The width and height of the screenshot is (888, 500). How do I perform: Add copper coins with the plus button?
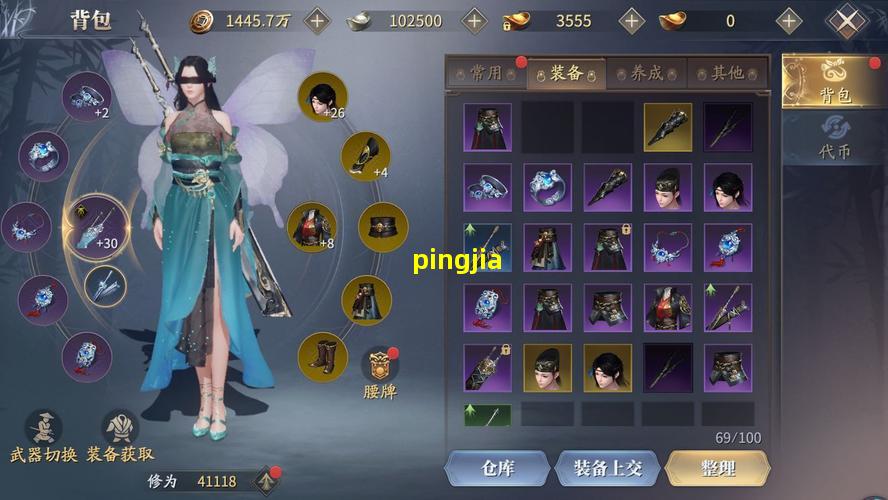[317, 20]
